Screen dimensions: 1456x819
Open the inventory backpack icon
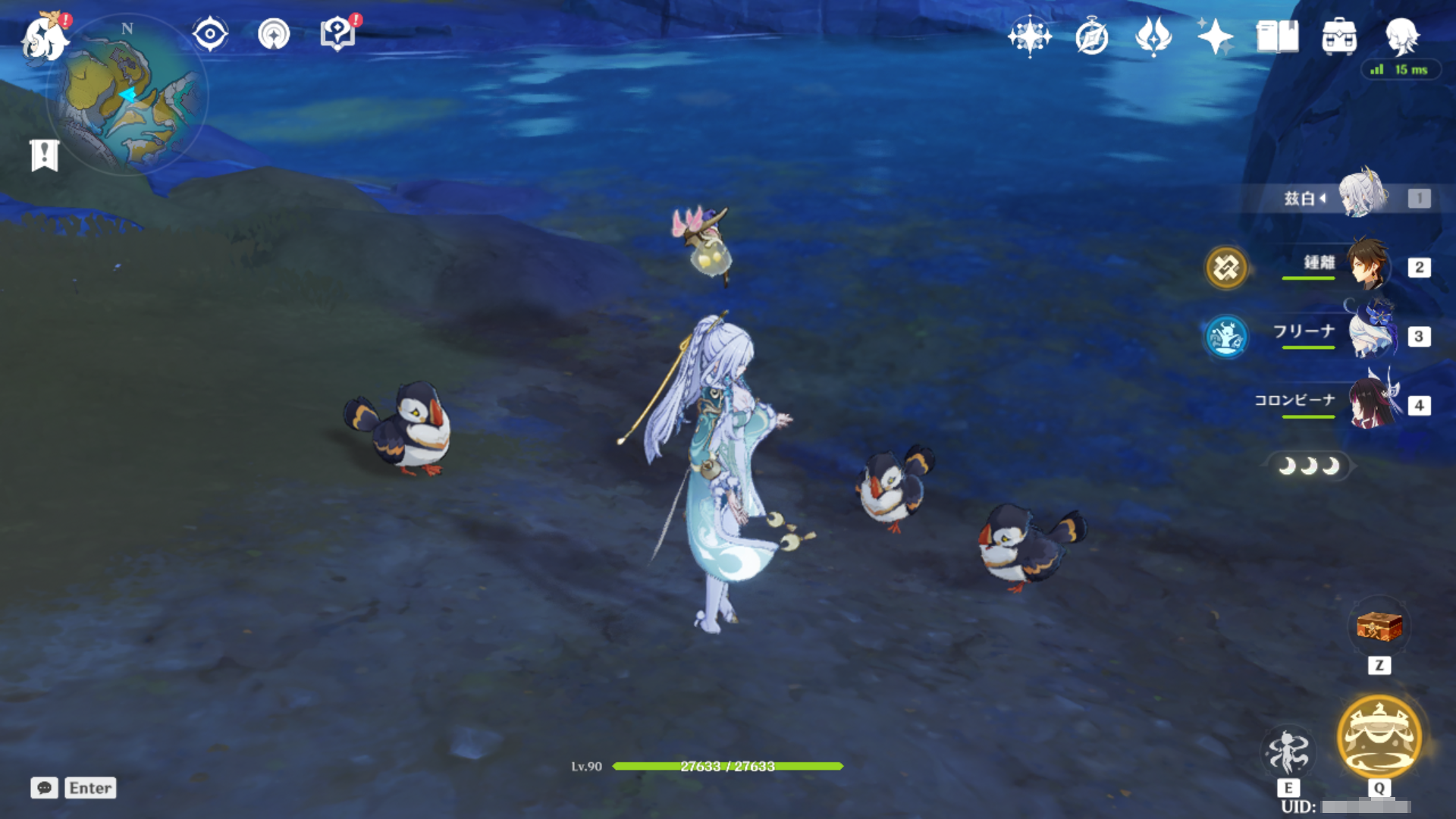[x=1339, y=36]
